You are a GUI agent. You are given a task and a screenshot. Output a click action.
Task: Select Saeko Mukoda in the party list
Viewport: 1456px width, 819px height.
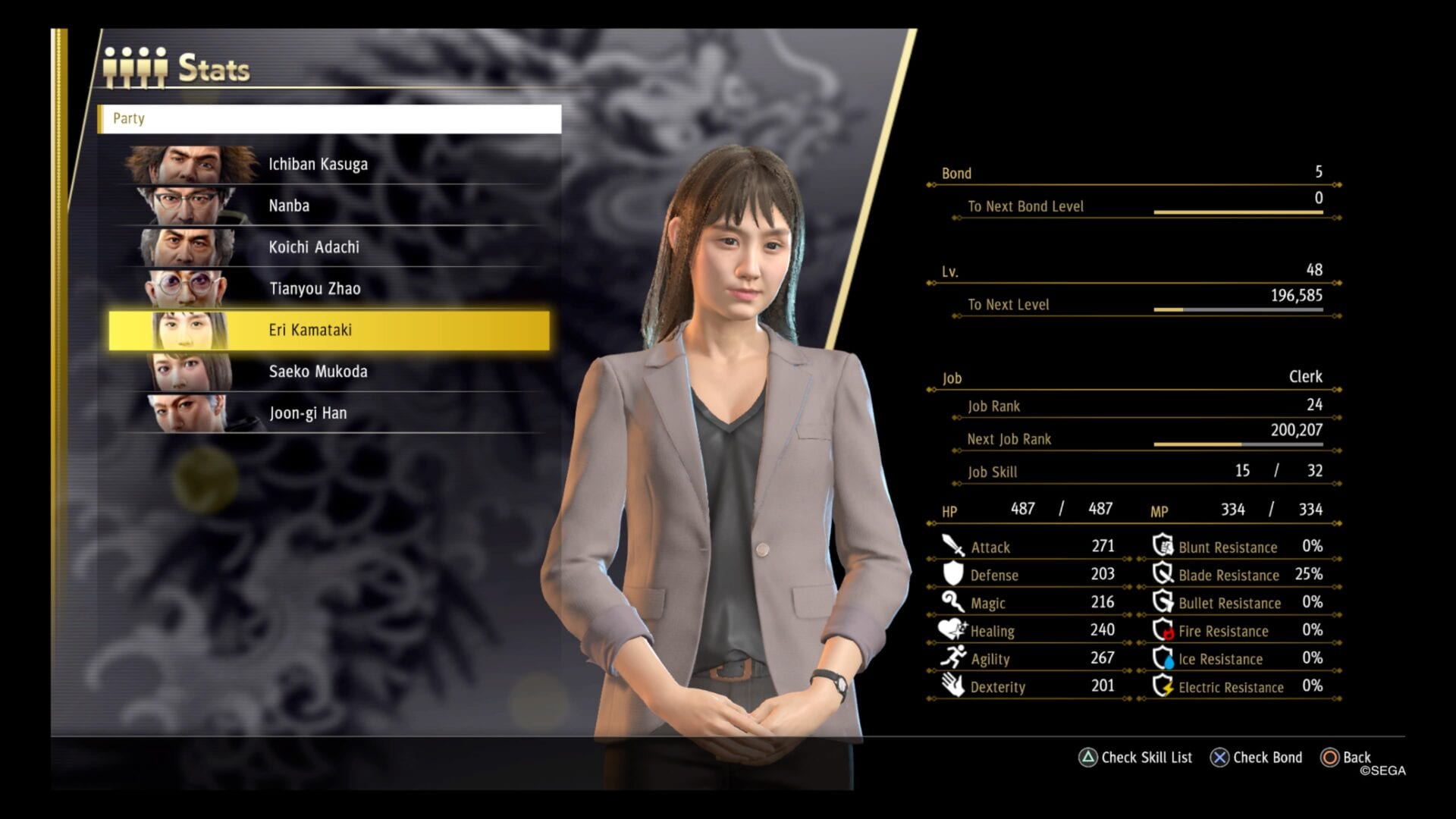point(318,372)
